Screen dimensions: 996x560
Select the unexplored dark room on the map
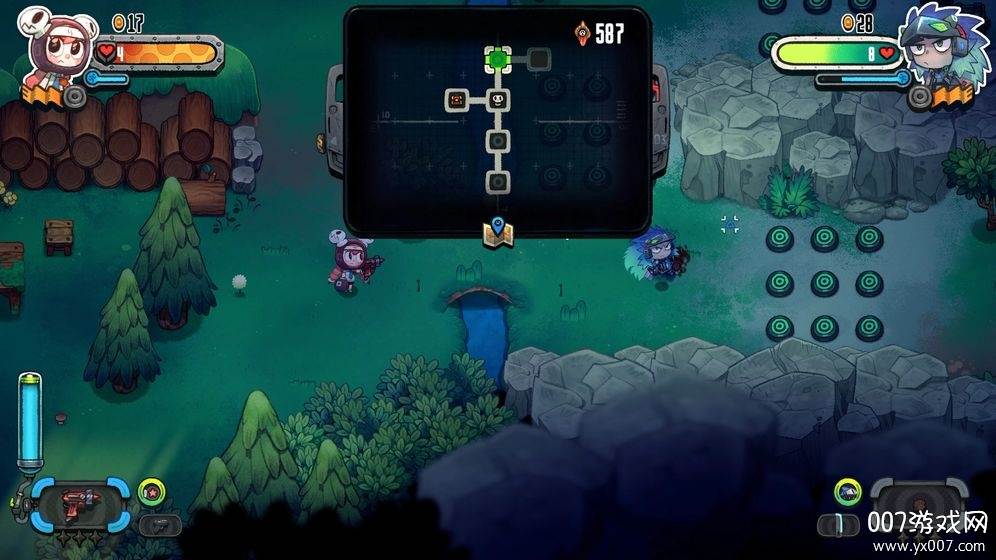pyautogui.click(x=539, y=58)
